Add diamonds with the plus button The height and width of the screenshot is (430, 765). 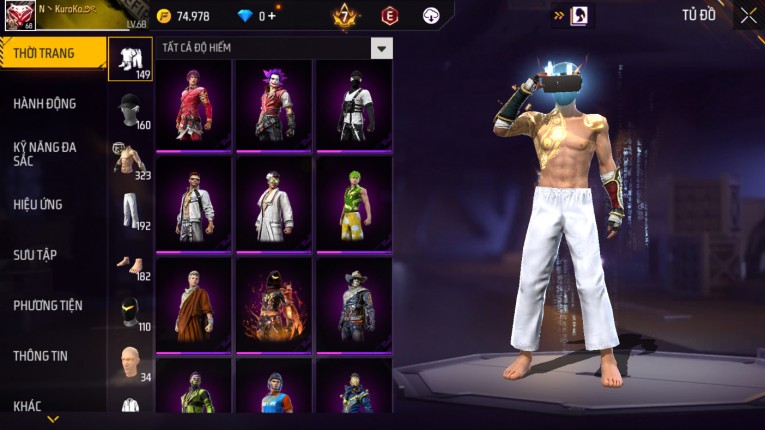271,16
